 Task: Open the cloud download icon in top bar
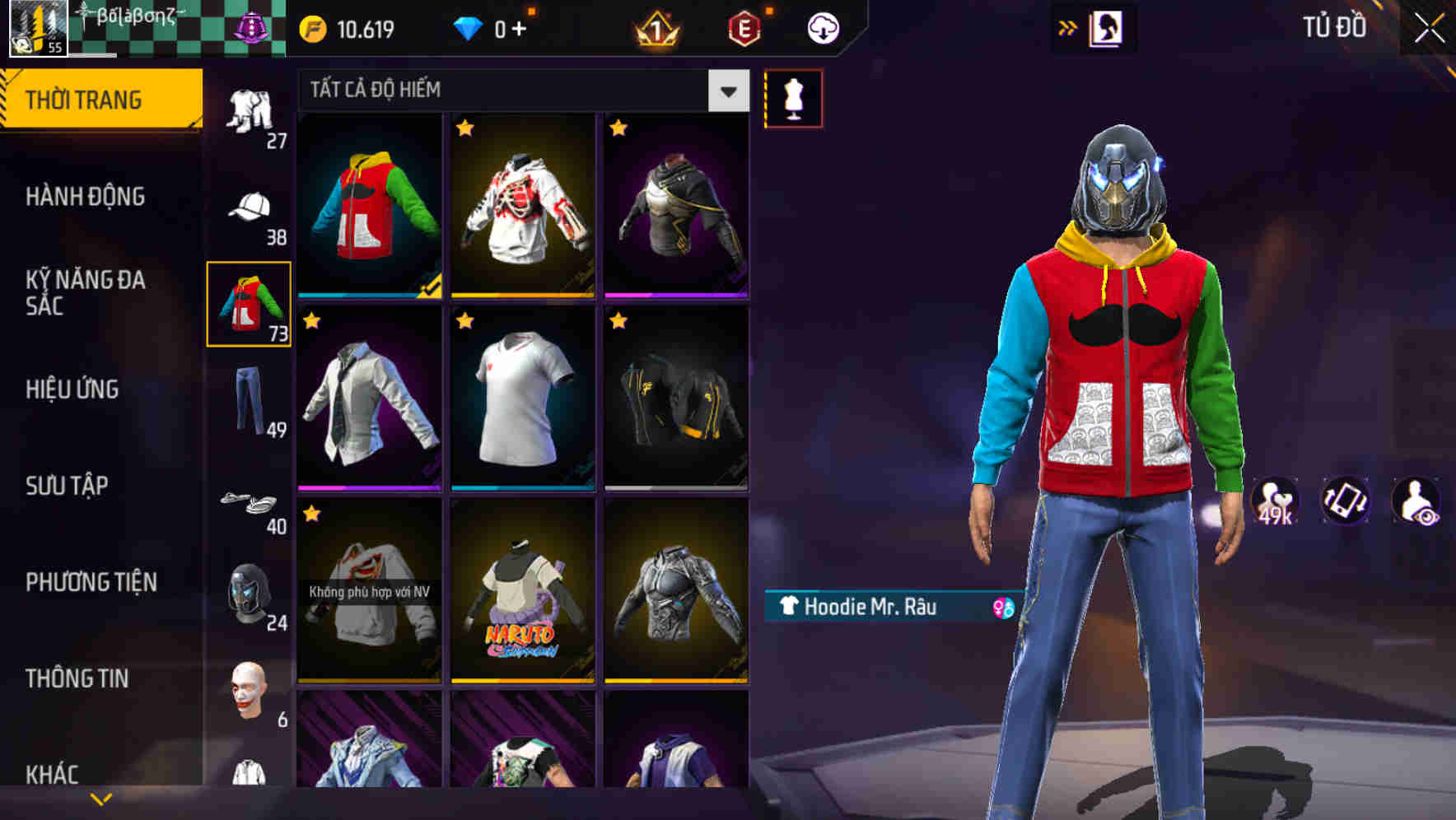click(x=821, y=27)
